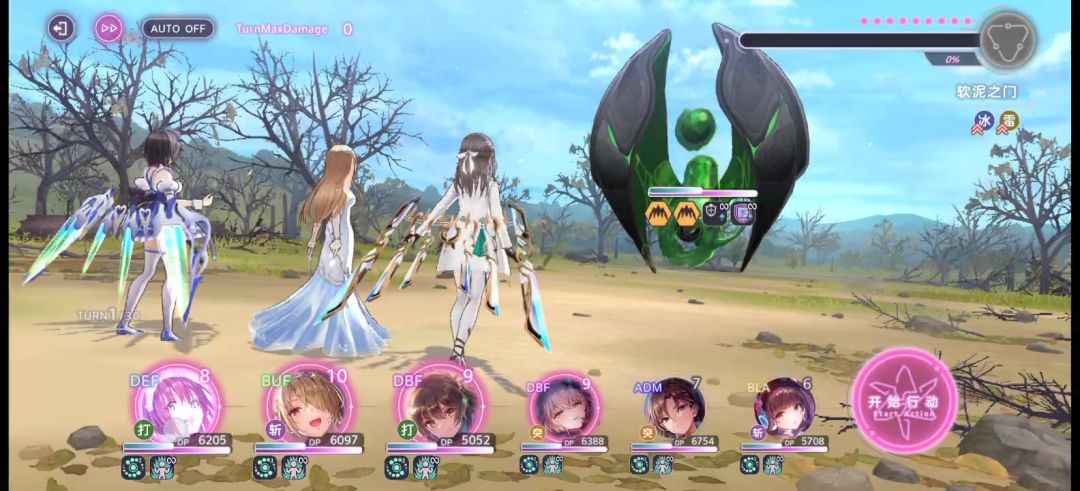The height and width of the screenshot is (491, 1080).
Task: Toggle the fast-forward speed button
Action: click(x=109, y=28)
